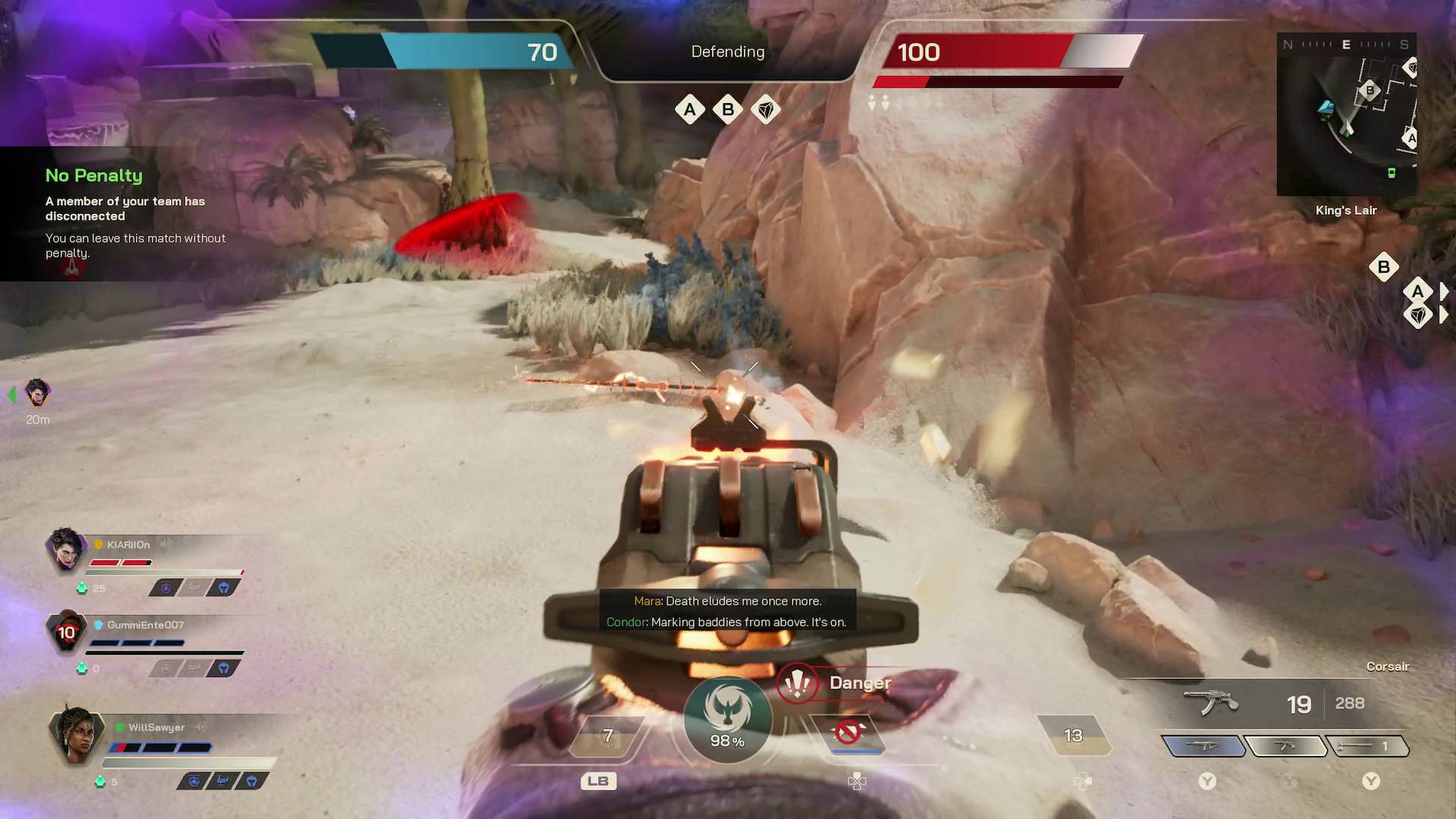Click the green ping arrow on the left edge

click(11, 394)
